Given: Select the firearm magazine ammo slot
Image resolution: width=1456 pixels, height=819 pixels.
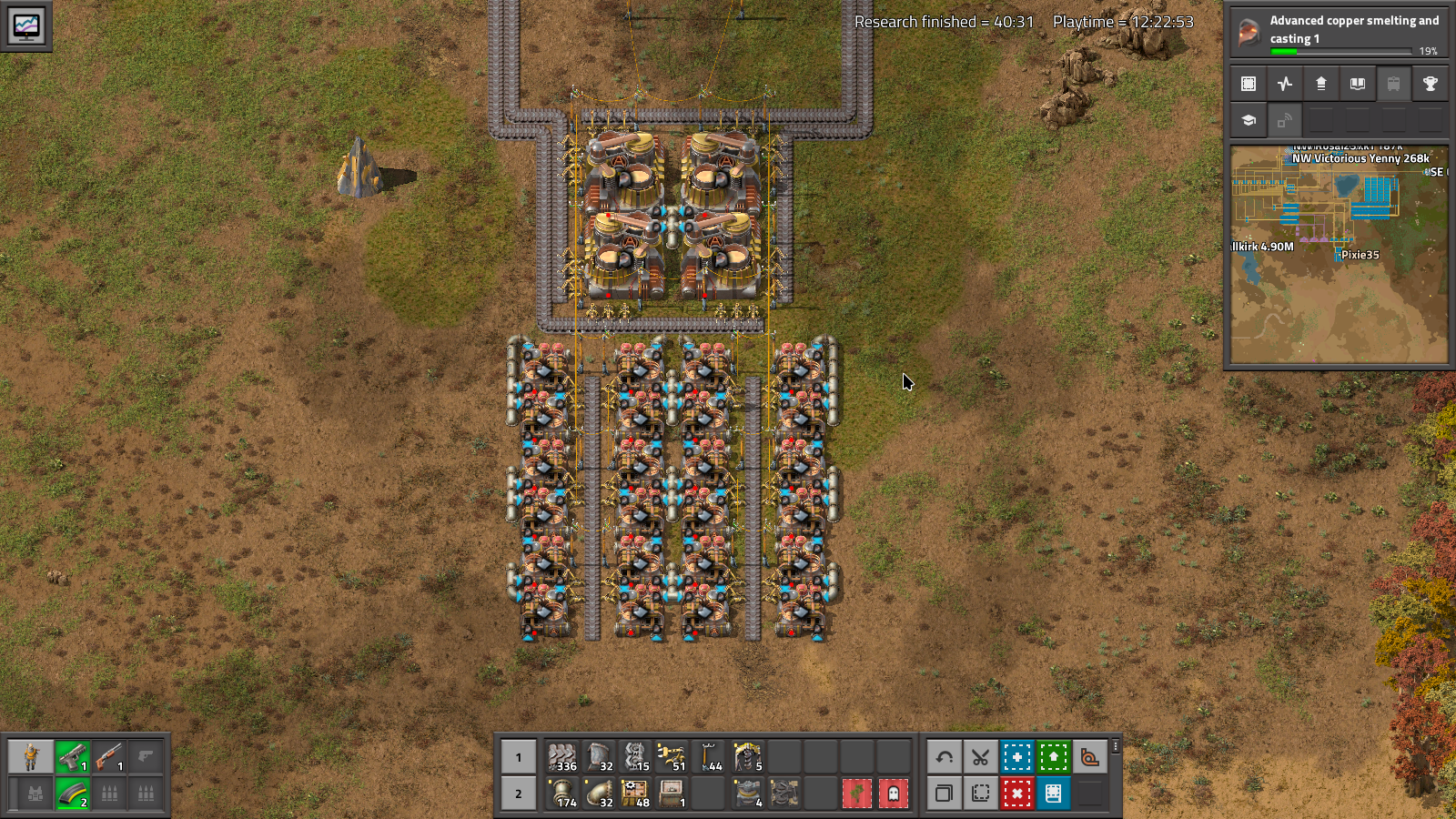Looking at the screenshot, I should pyautogui.click(x=73, y=793).
